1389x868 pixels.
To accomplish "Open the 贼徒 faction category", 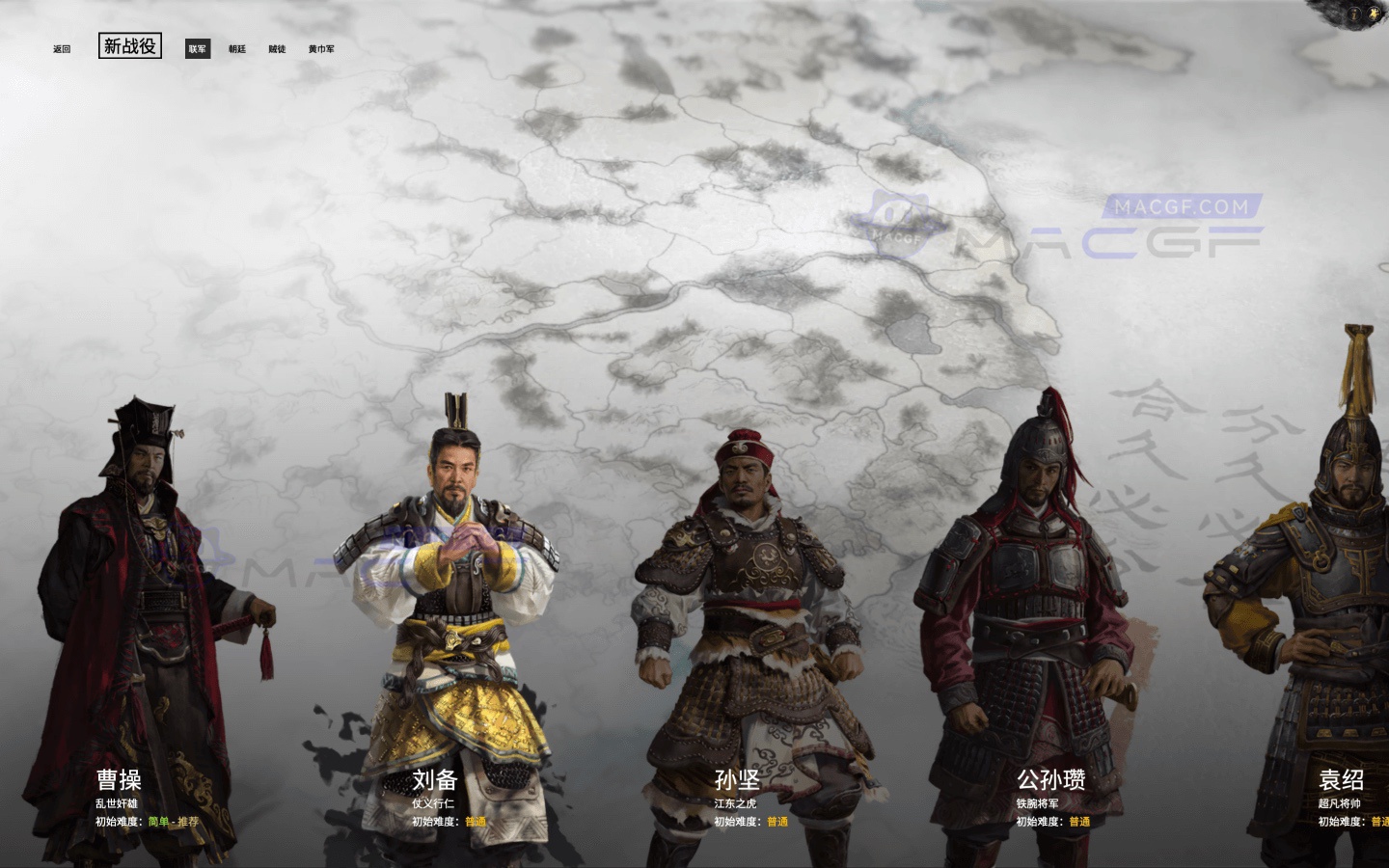I will click(277, 48).
